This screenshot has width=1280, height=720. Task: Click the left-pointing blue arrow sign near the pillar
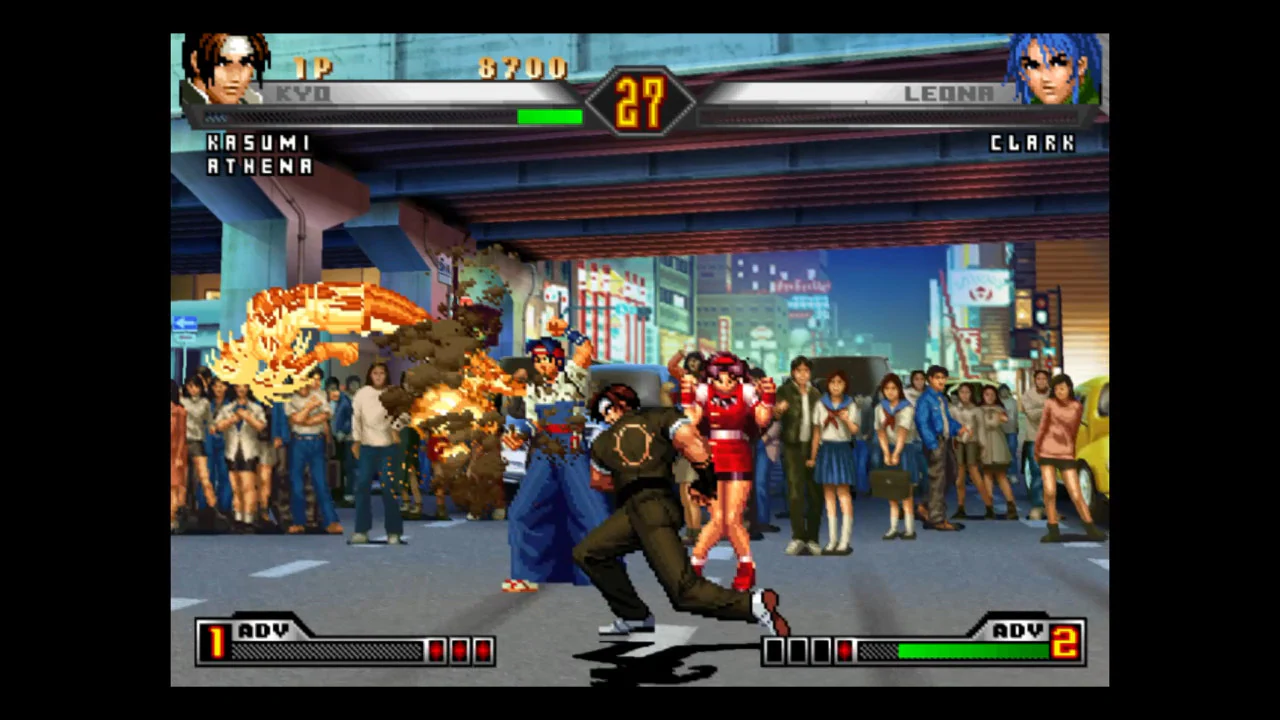click(x=184, y=322)
